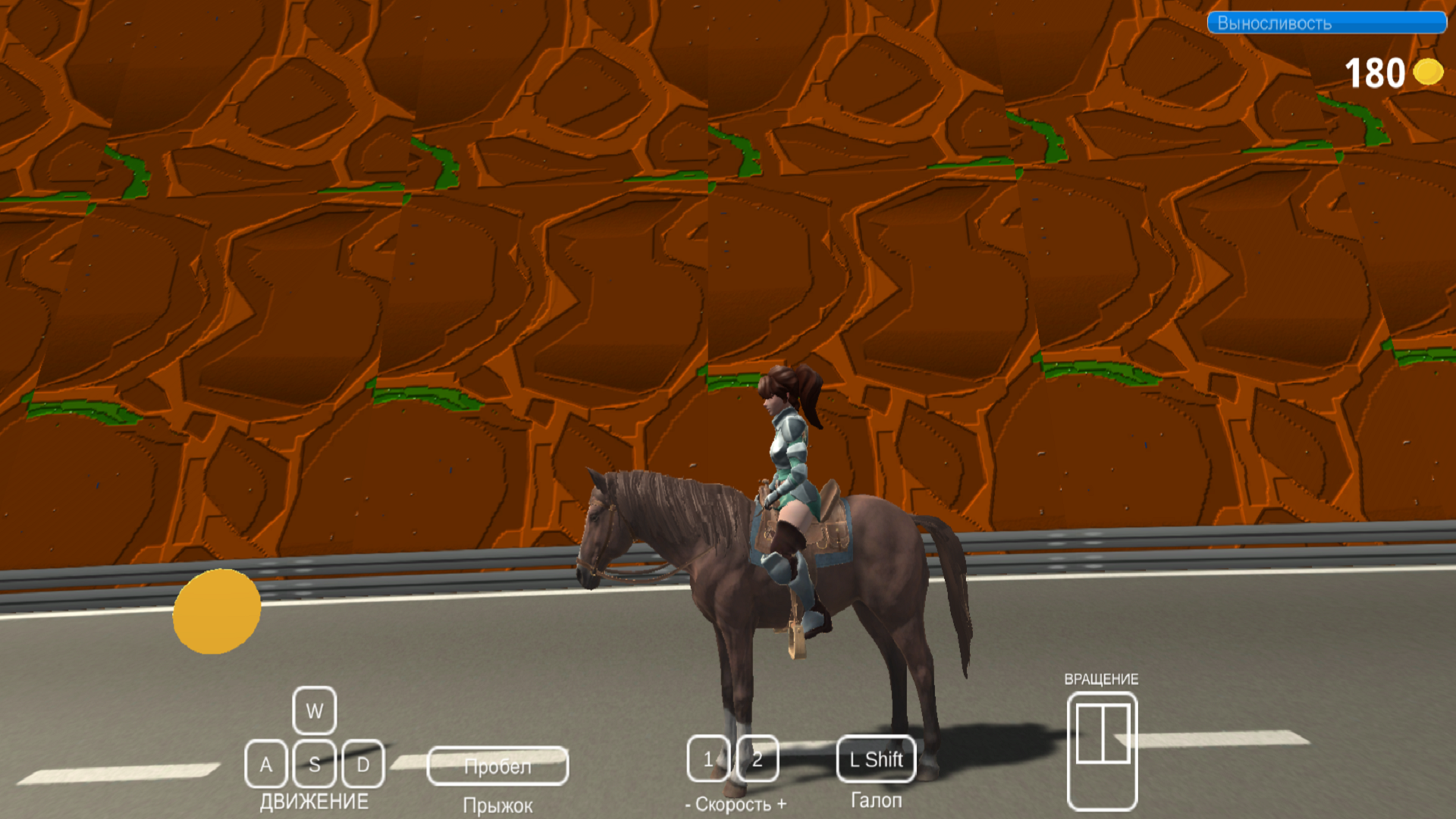Toggle gallop with the L Shift control
This screenshot has width=1456, height=819.
[x=877, y=758]
